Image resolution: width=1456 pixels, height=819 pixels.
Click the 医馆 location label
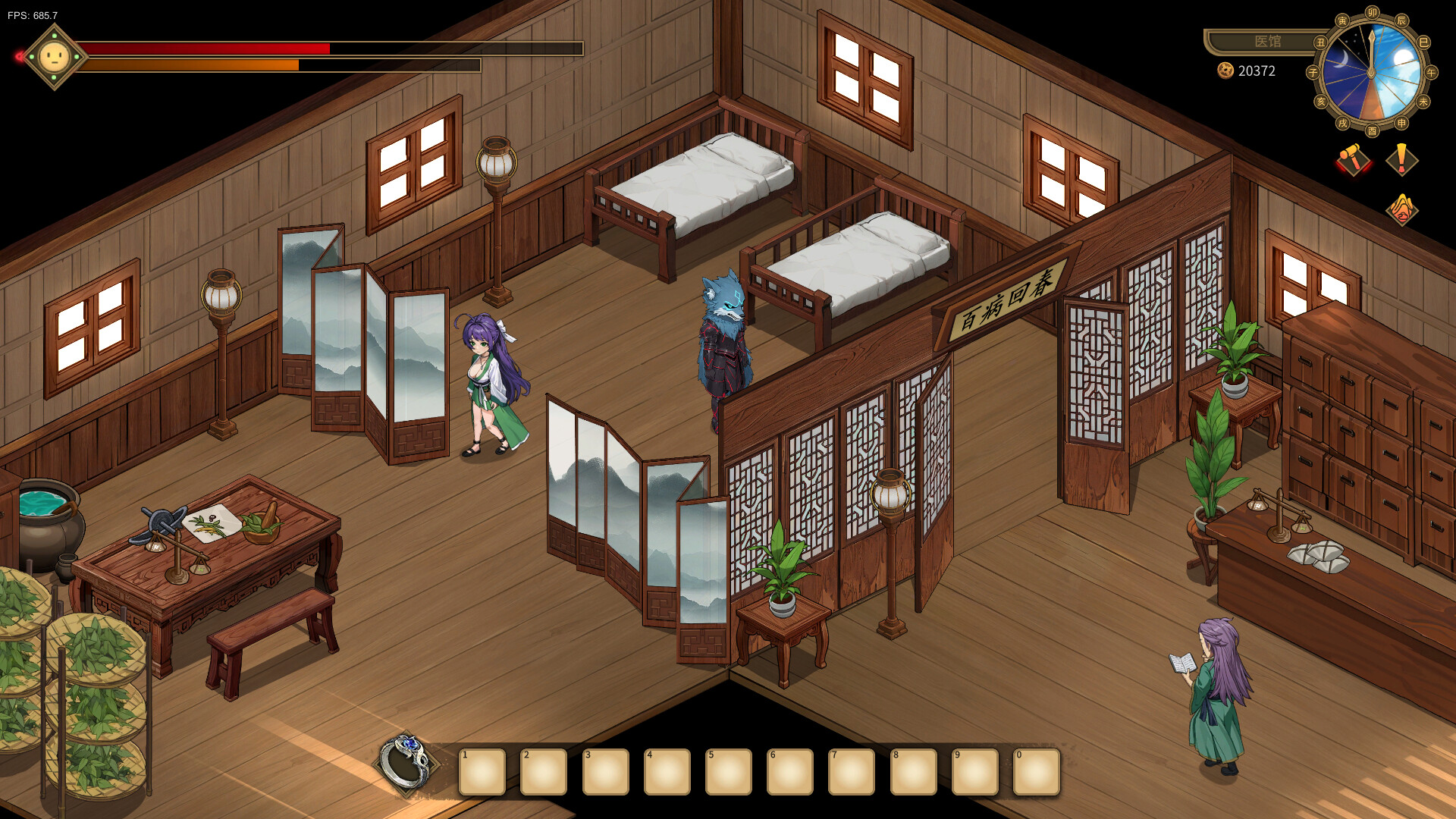click(1267, 42)
